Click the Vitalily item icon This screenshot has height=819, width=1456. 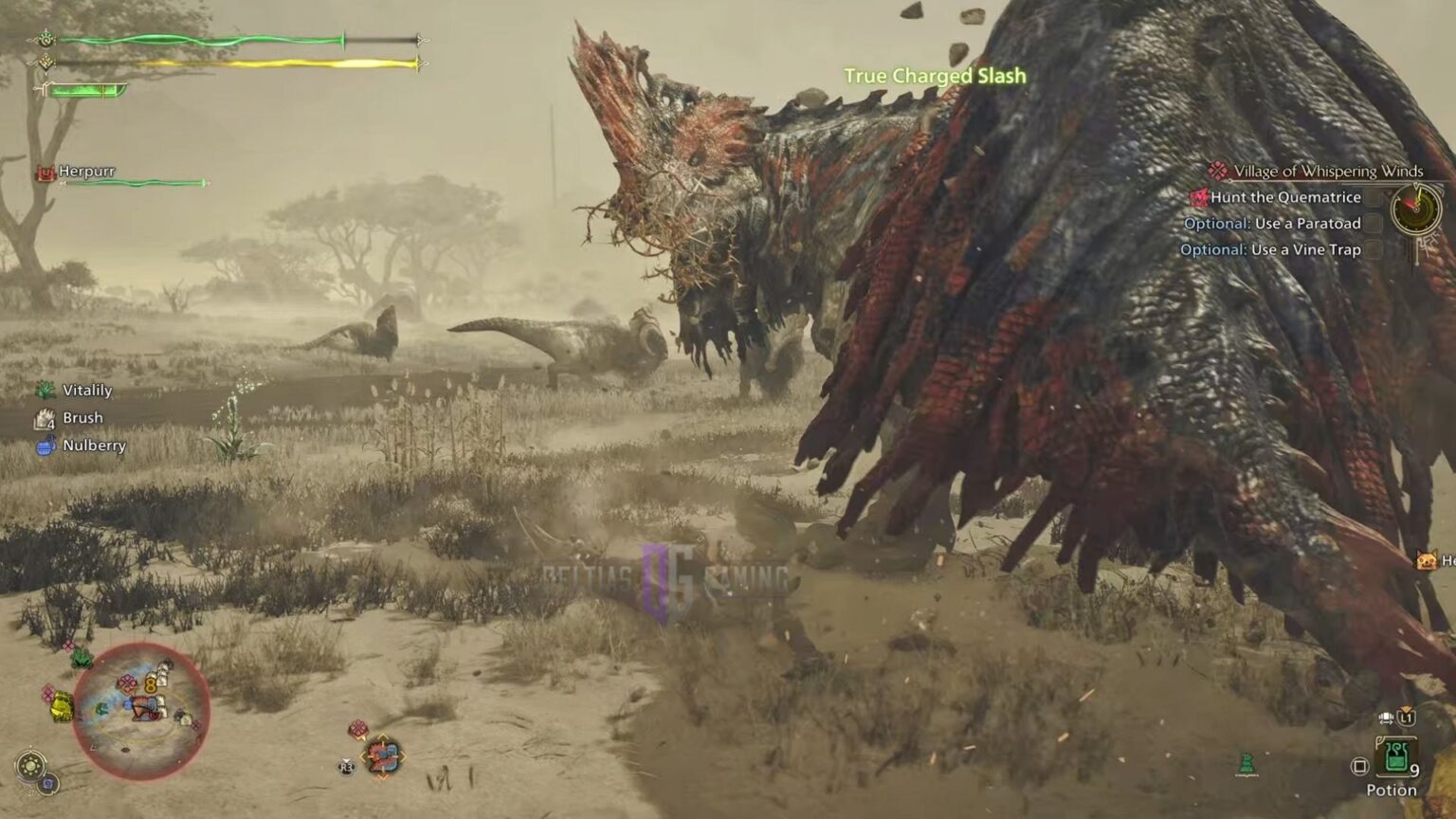tap(44, 390)
